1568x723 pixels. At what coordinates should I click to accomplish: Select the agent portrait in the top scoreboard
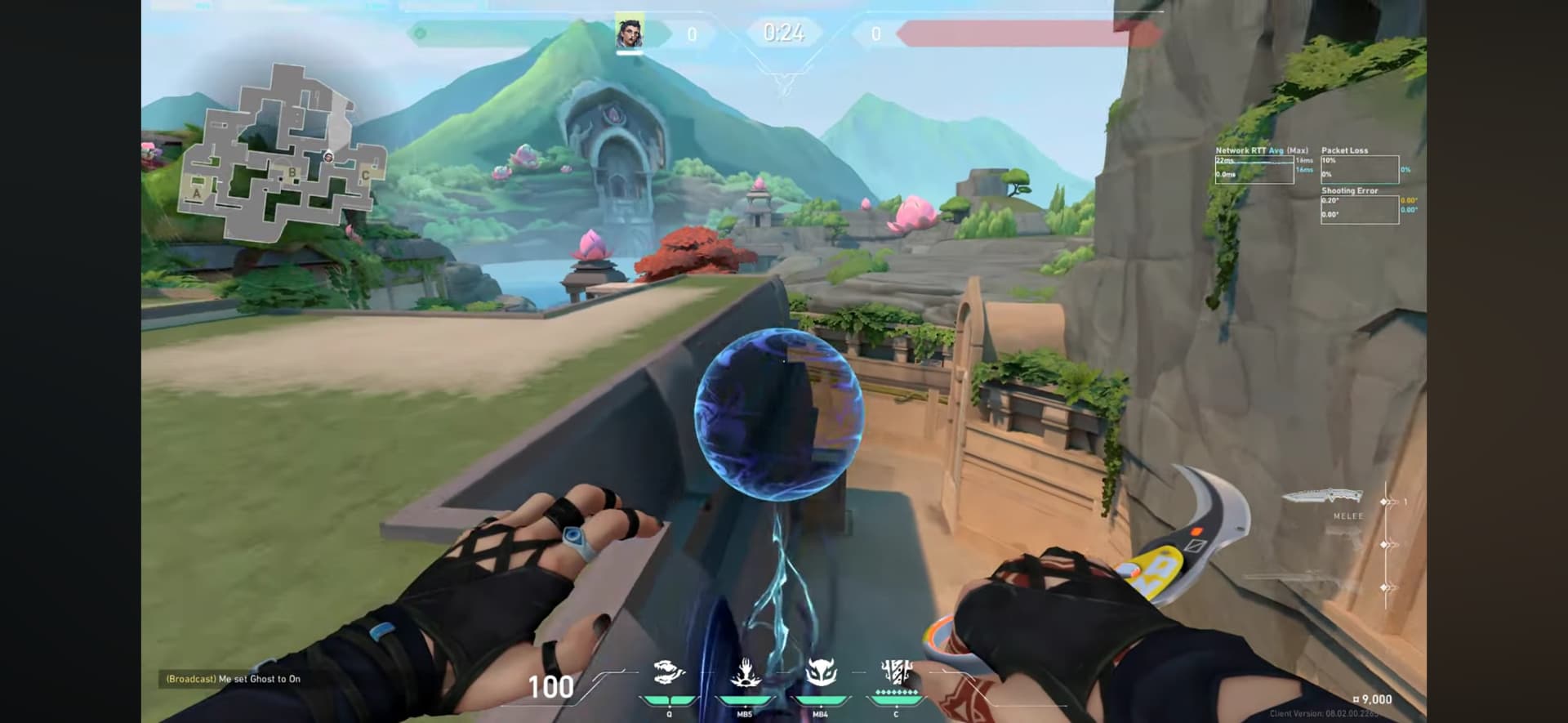[x=629, y=33]
